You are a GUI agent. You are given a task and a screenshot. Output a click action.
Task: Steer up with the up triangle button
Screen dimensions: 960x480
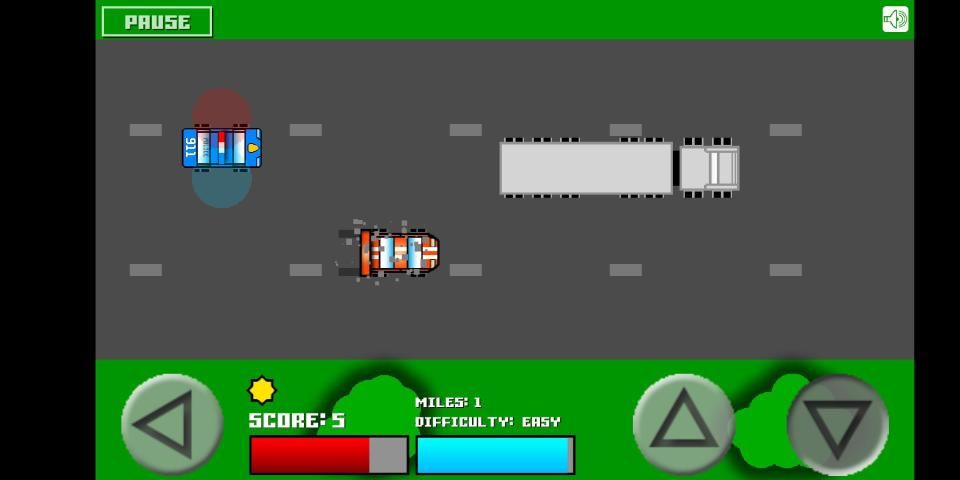point(683,424)
